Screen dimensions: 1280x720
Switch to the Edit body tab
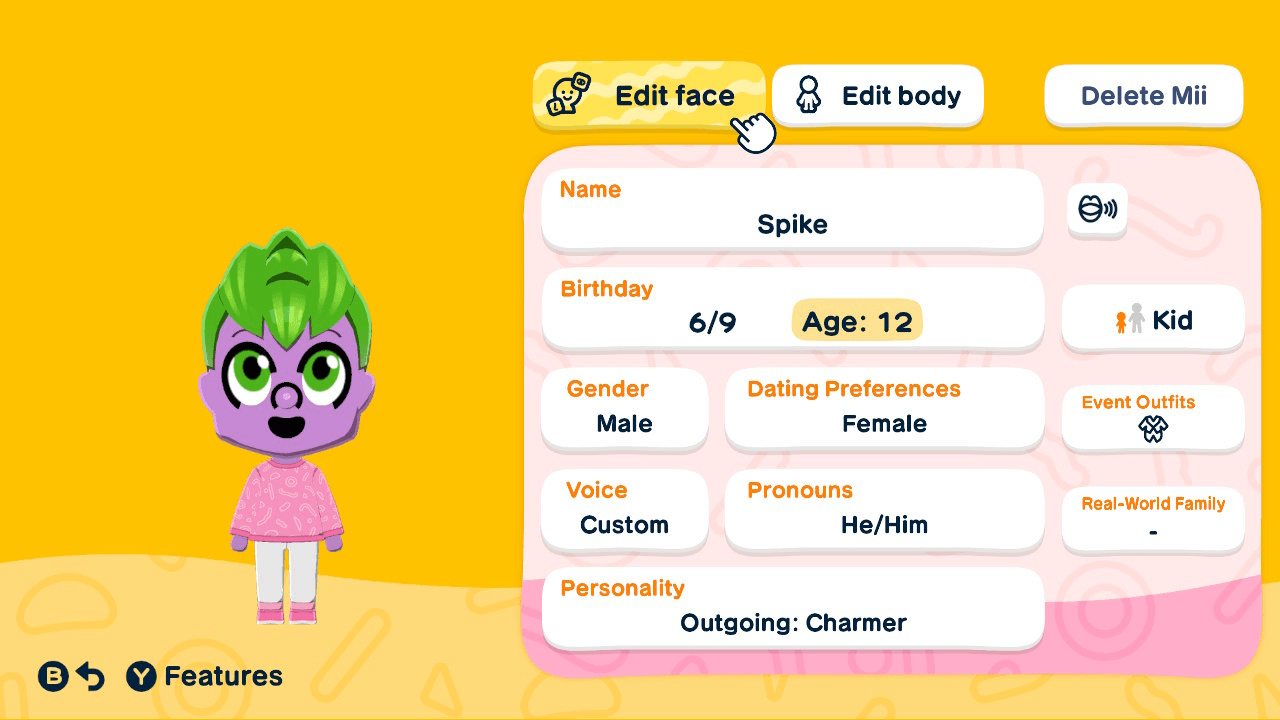[877, 95]
